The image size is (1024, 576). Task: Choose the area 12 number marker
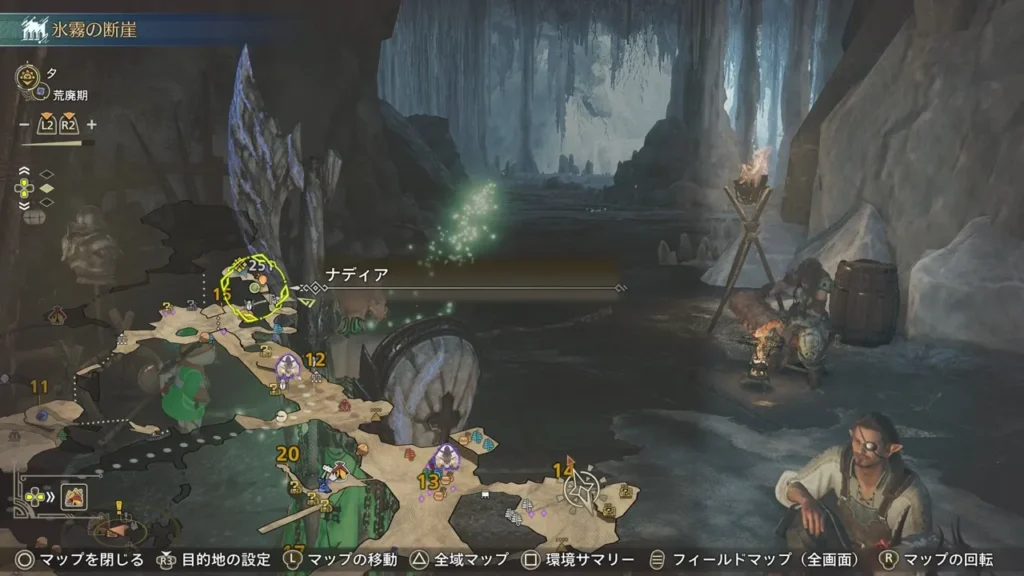(316, 360)
